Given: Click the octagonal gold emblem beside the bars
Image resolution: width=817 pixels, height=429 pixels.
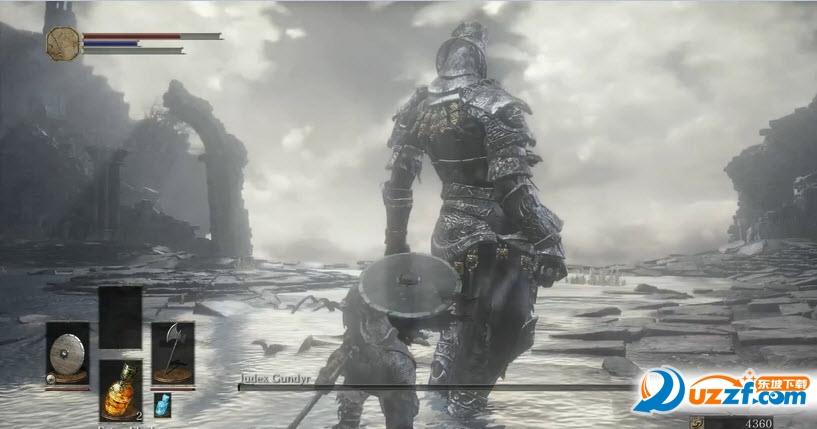Looking at the screenshot, I should point(61,42).
